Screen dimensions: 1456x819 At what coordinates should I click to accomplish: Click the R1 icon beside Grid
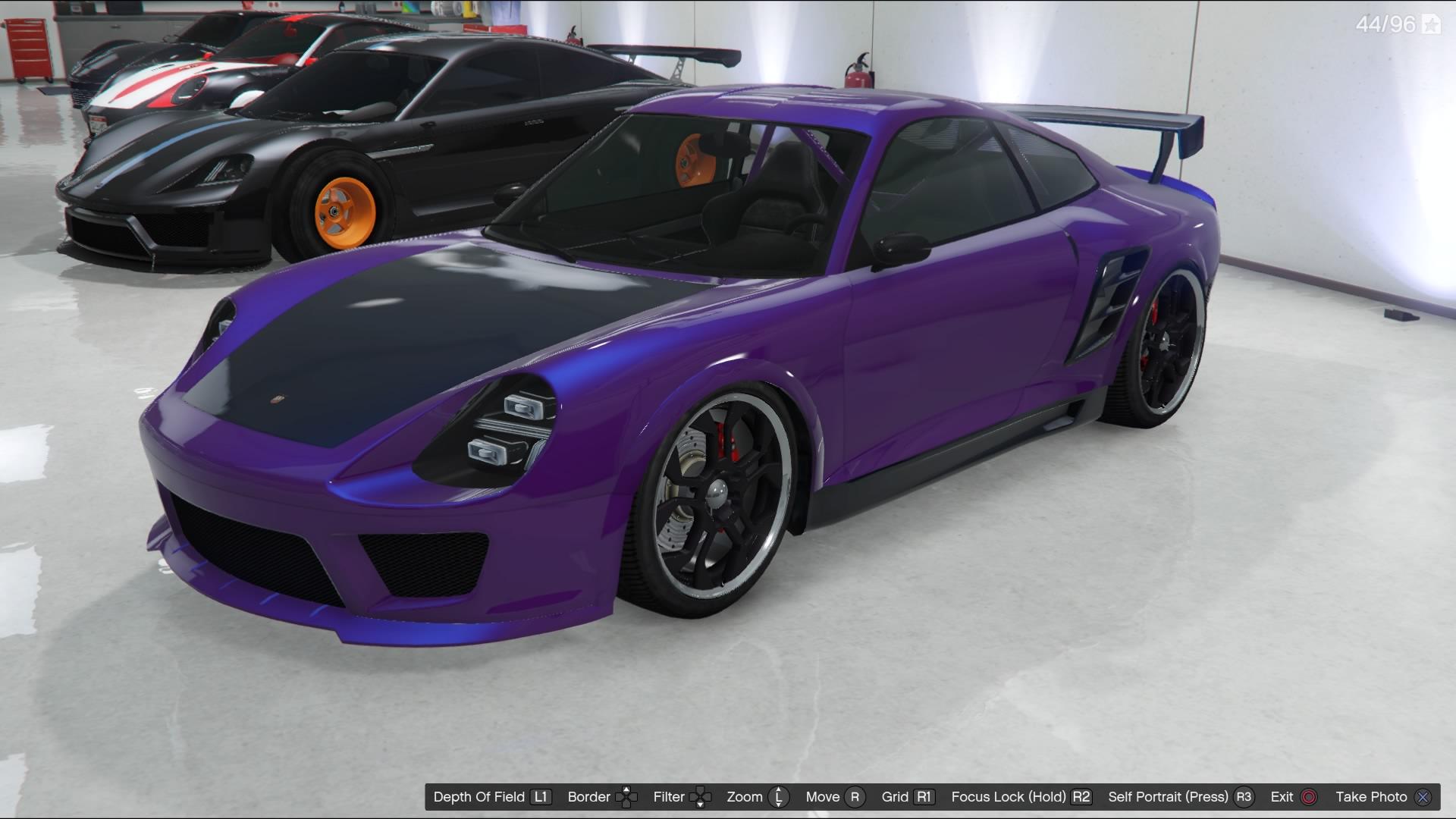[924, 798]
